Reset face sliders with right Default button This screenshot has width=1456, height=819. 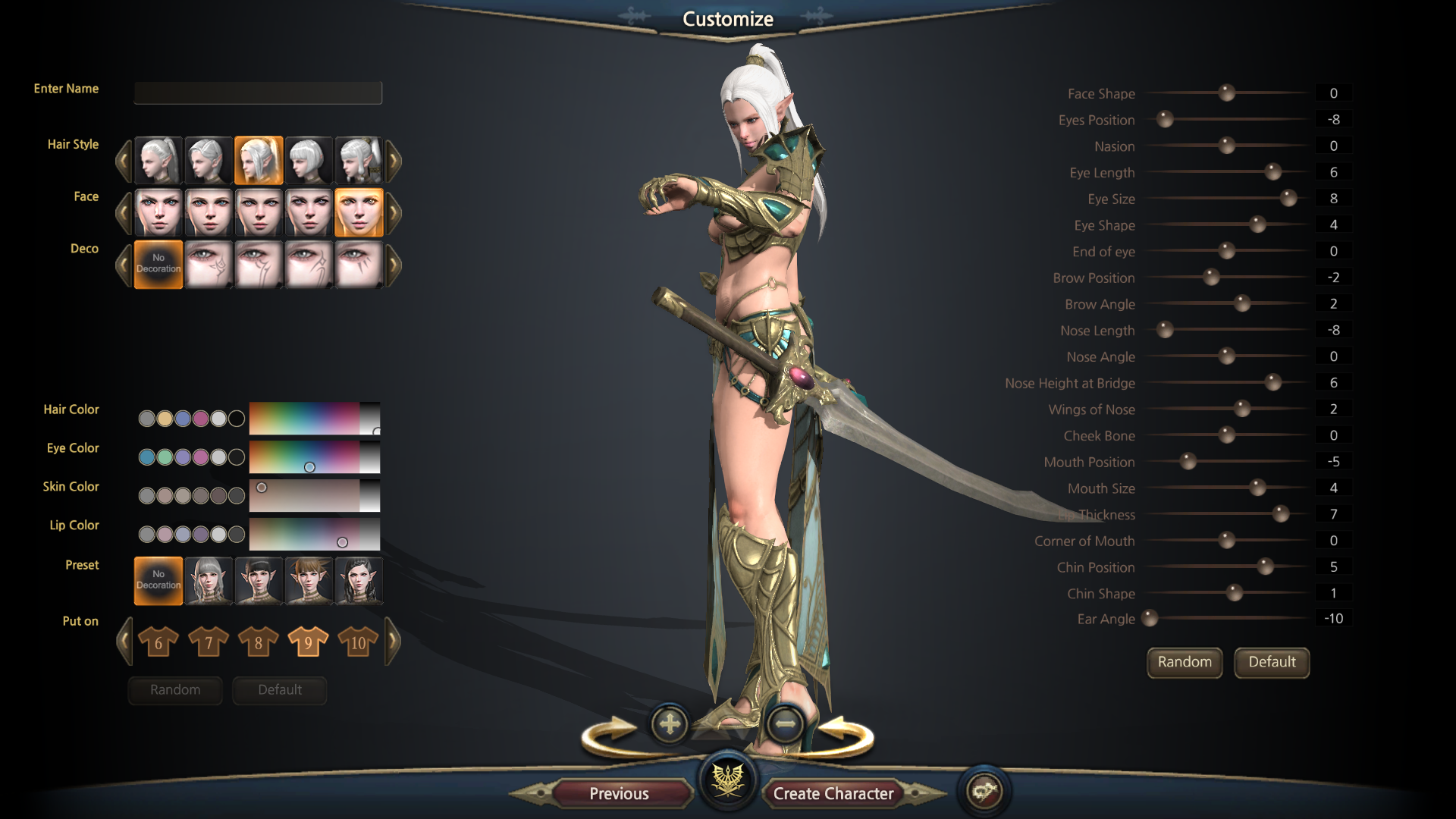1272,662
